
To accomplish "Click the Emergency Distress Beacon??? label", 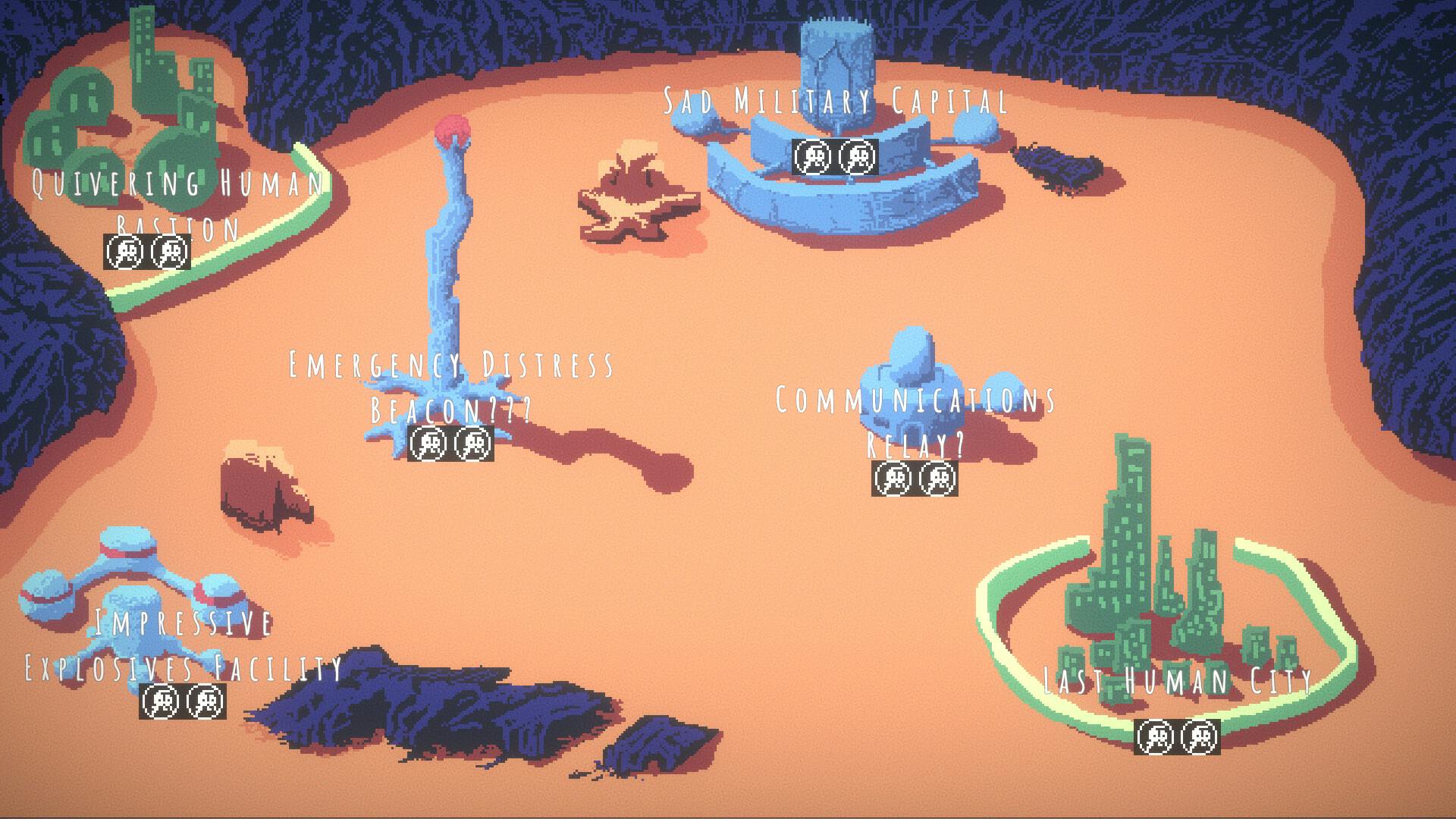I will tap(450, 364).
